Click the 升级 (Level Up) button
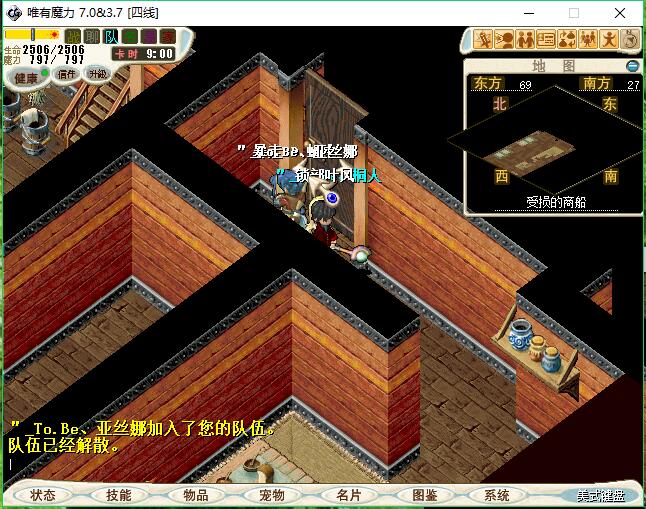Screen dimensions: 646x509 point(97,74)
